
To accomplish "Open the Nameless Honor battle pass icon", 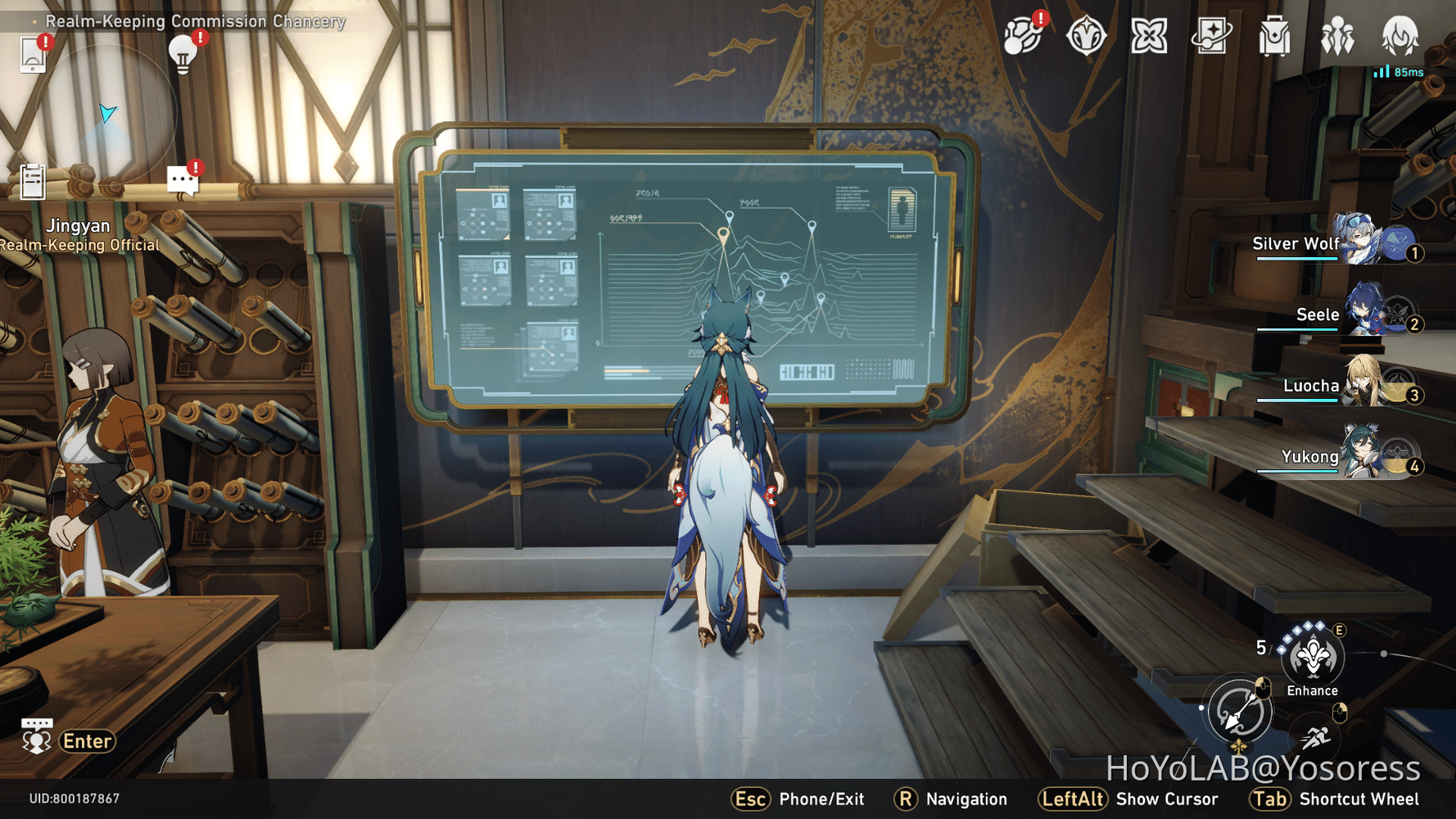I will [x=1087, y=37].
